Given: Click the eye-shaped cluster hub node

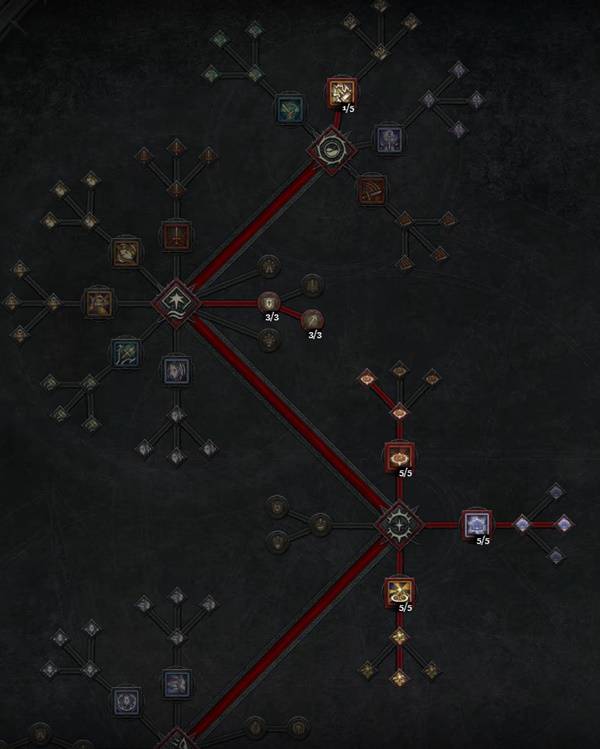Looking at the screenshot, I should (329, 151).
